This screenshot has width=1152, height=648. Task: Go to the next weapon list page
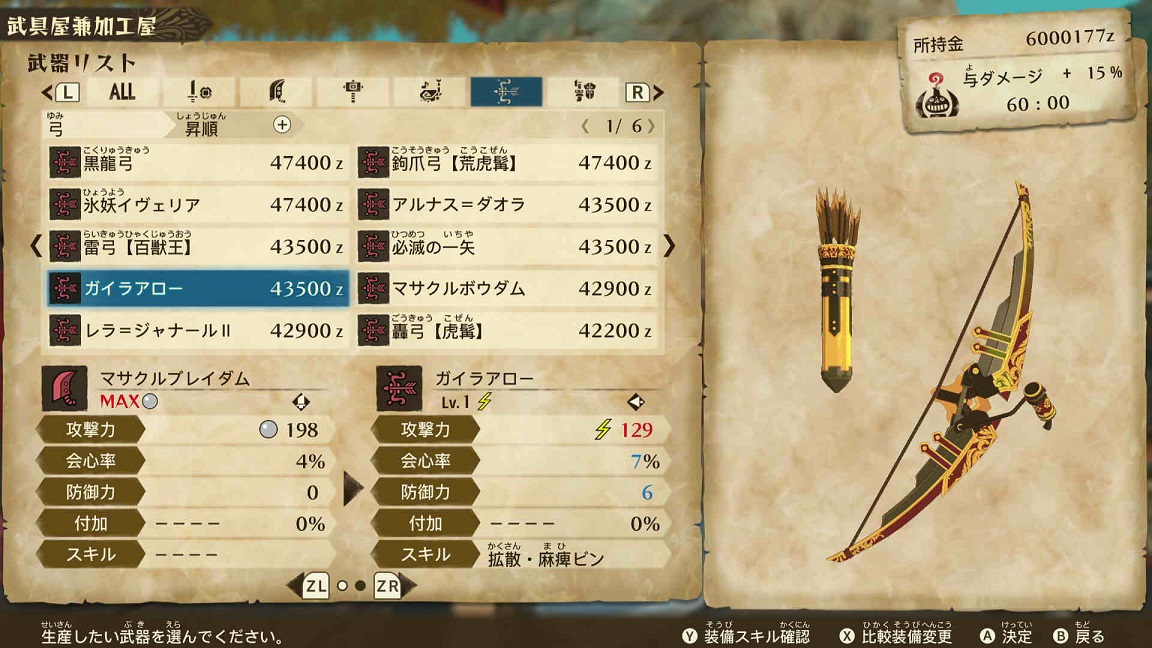click(670, 246)
